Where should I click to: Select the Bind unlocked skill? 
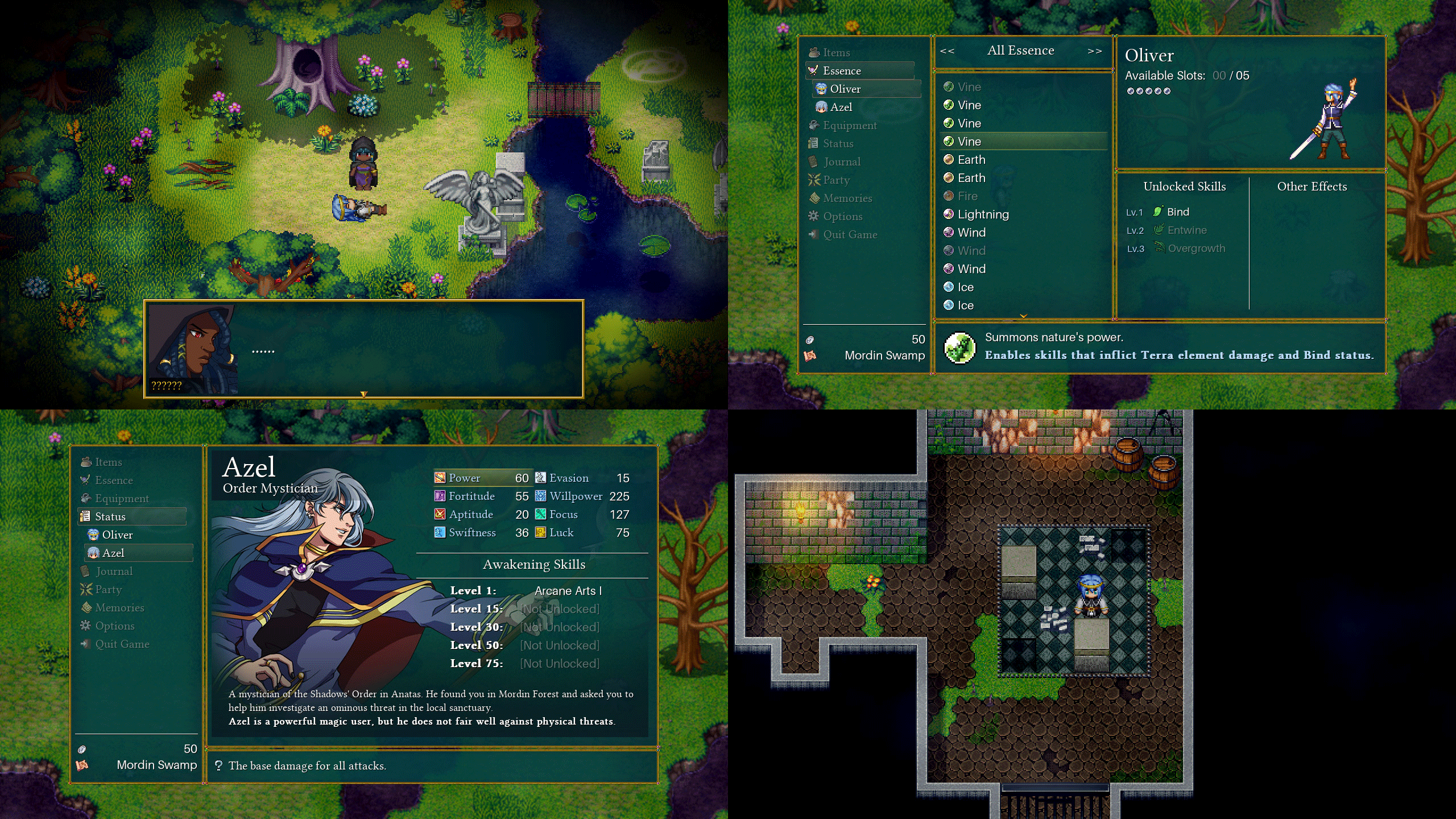pyautogui.click(x=1177, y=212)
